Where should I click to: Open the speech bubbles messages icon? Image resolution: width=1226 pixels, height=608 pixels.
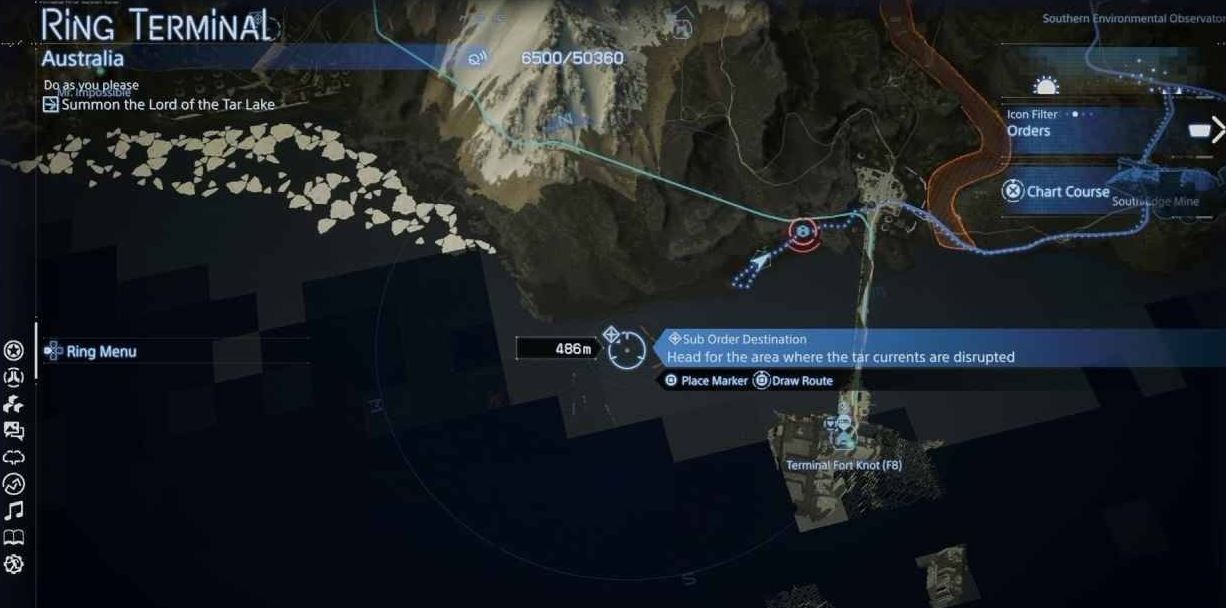[14, 431]
